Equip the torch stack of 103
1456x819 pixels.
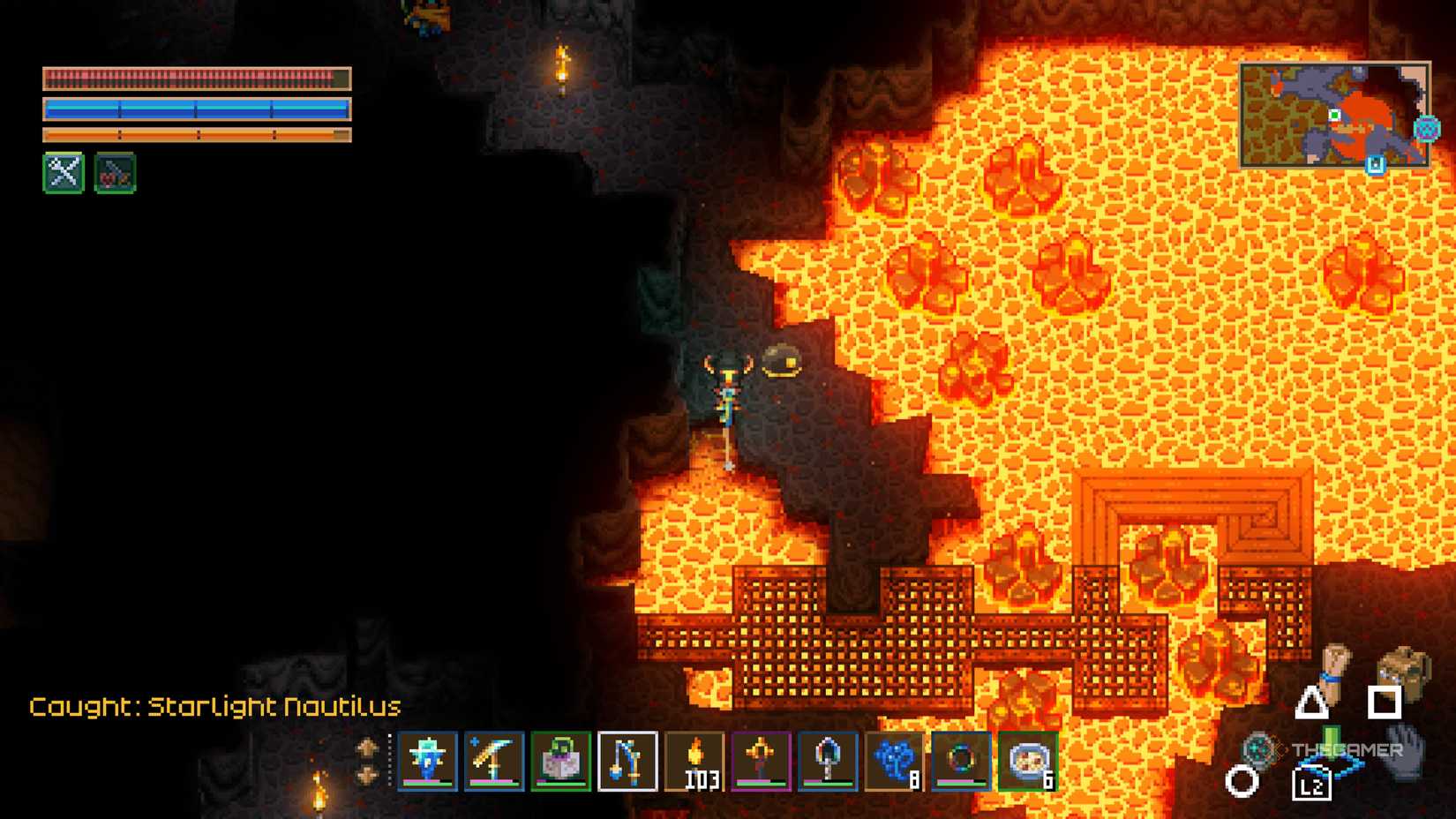point(694,761)
